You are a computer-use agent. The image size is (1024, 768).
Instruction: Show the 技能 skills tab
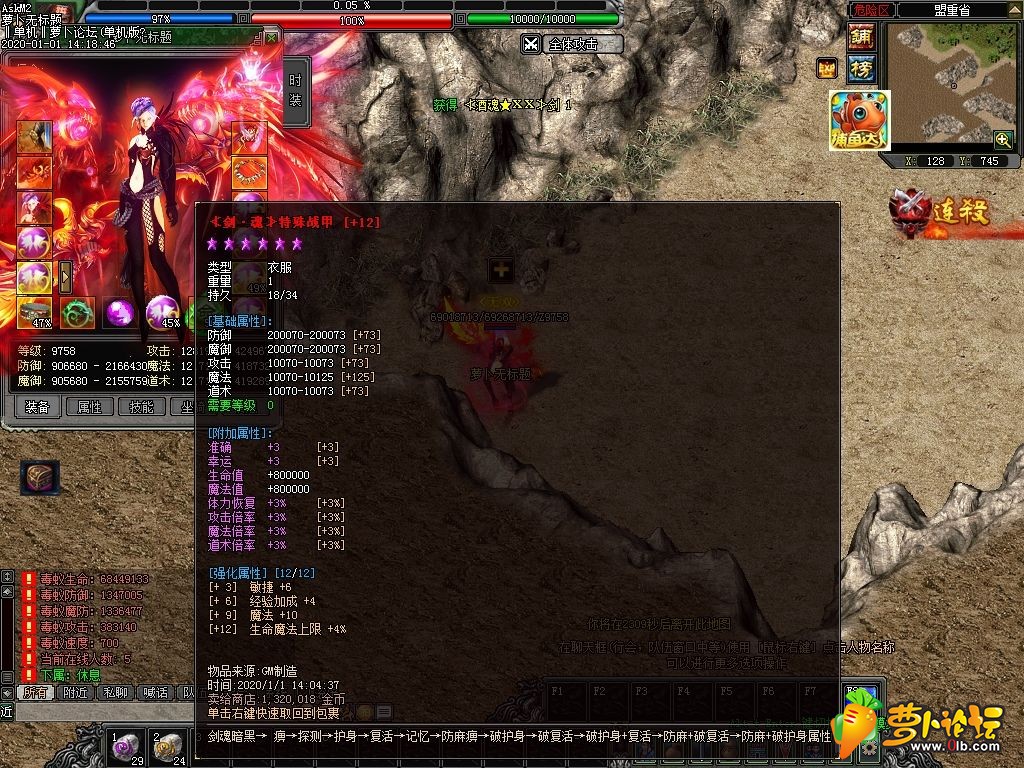point(142,407)
